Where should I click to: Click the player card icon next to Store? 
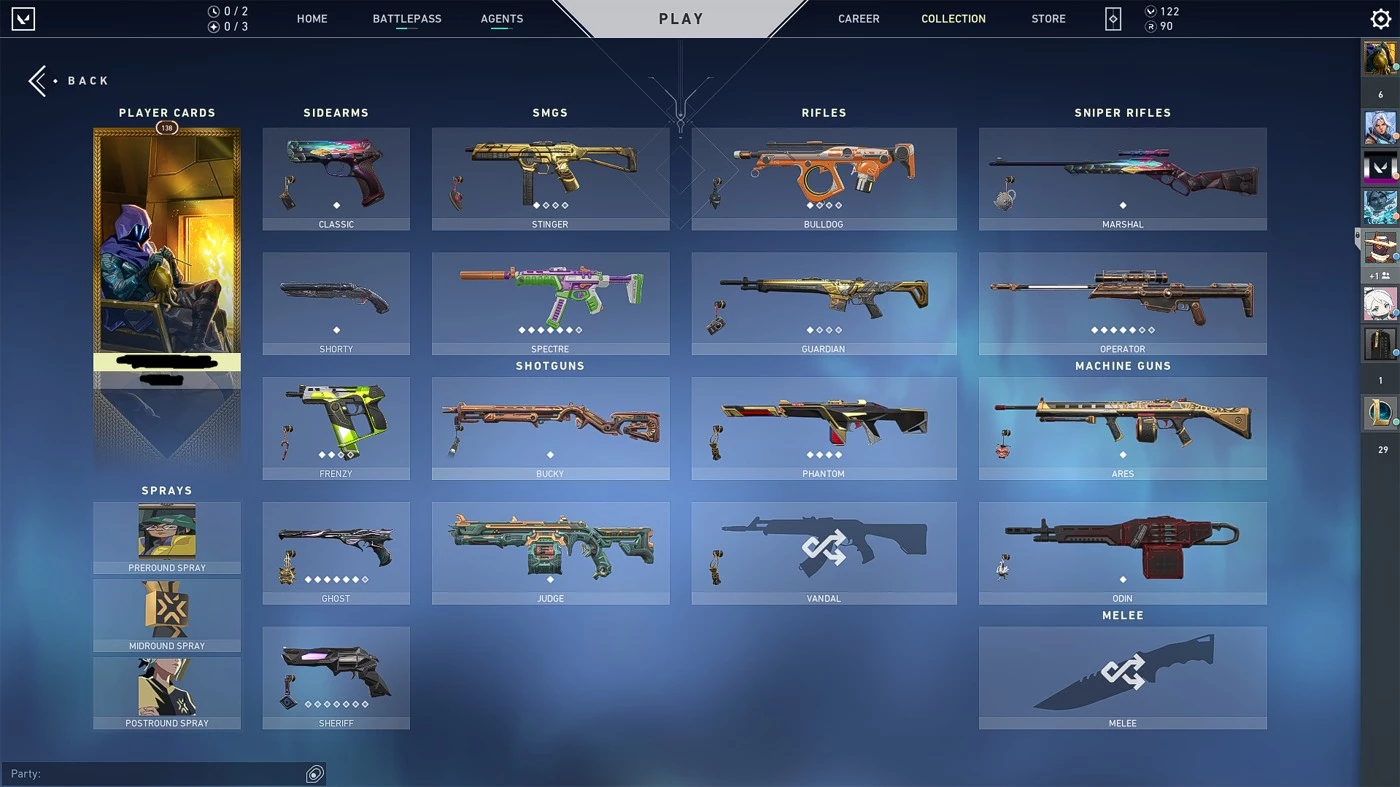[1112, 18]
